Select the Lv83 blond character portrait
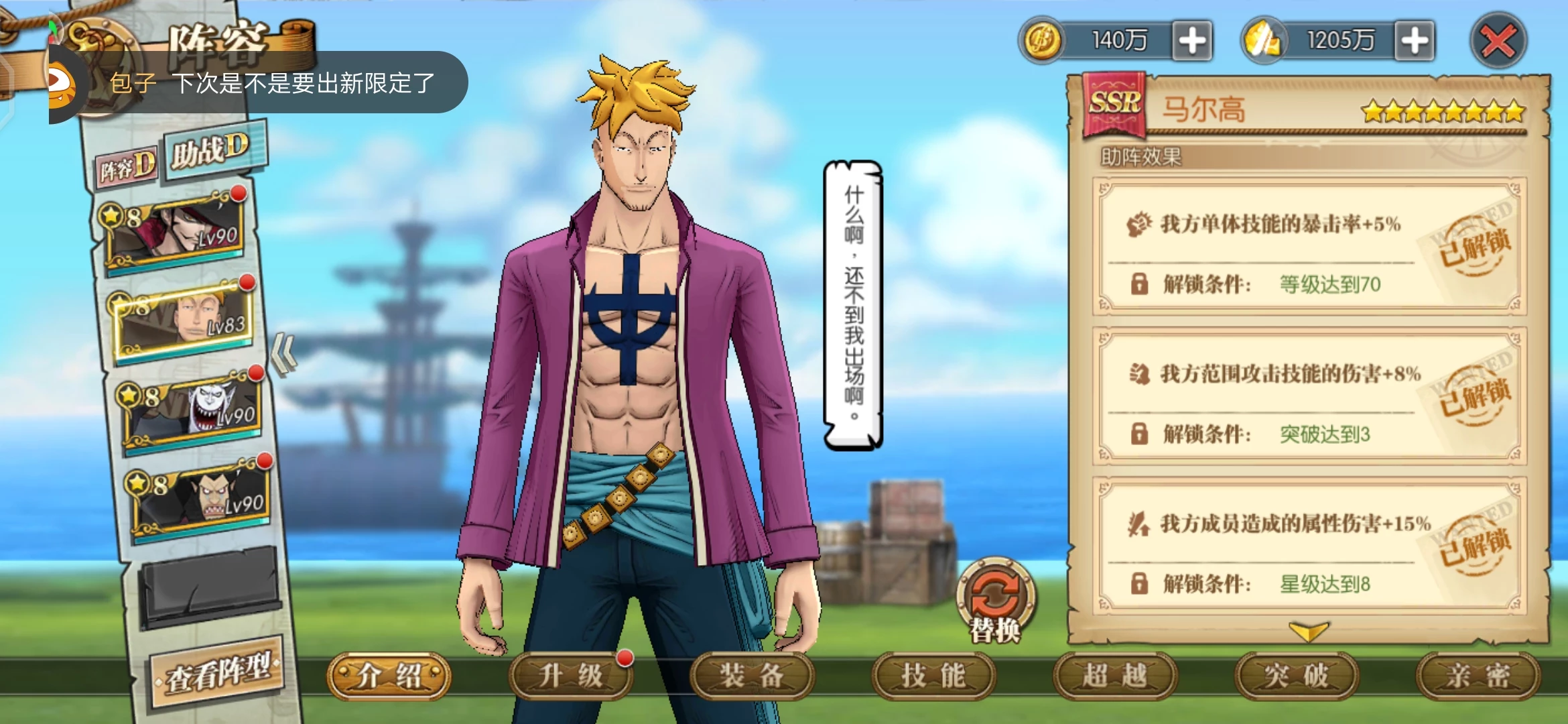 click(186, 320)
